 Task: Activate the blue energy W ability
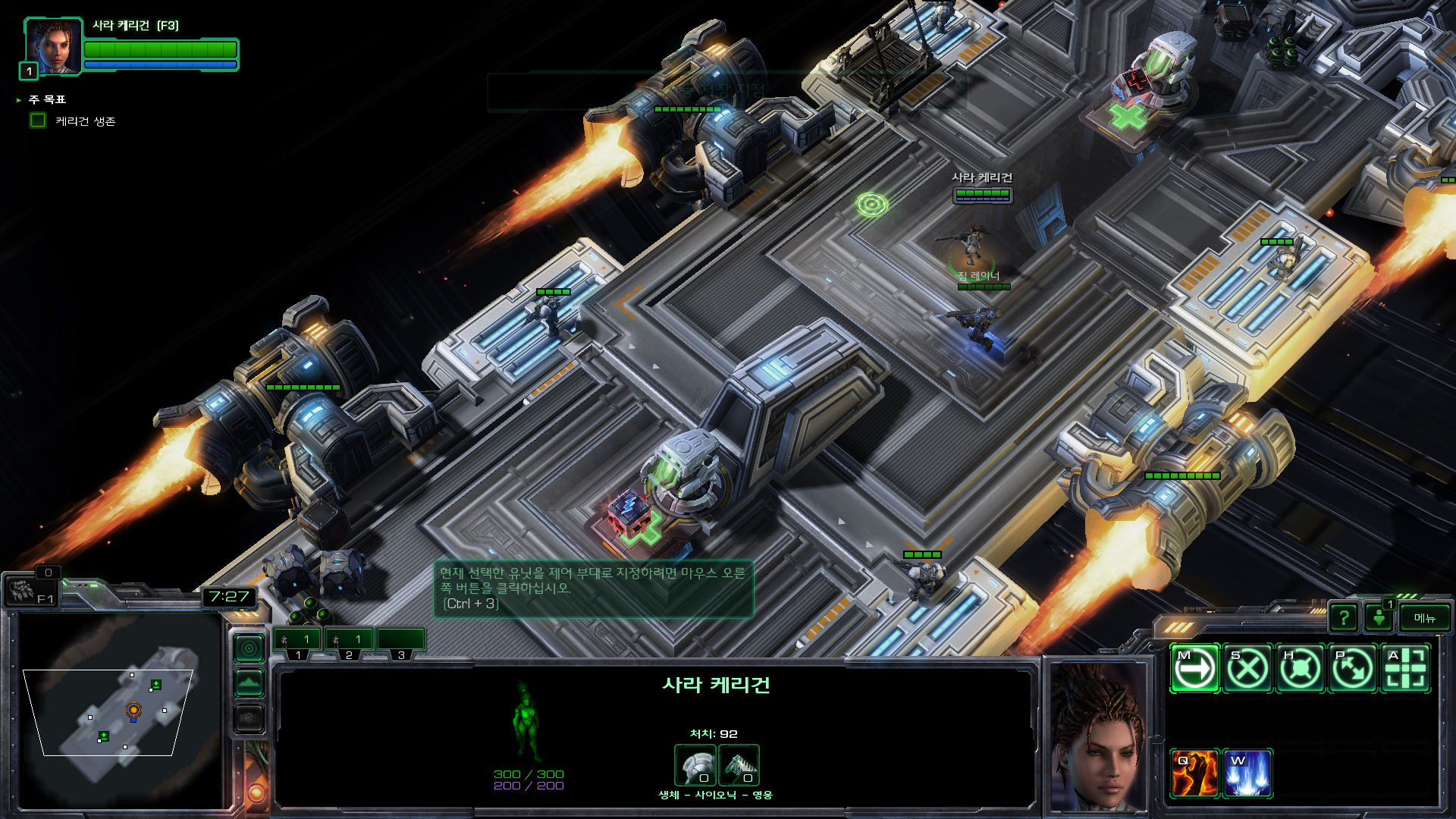click(x=1247, y=773)
